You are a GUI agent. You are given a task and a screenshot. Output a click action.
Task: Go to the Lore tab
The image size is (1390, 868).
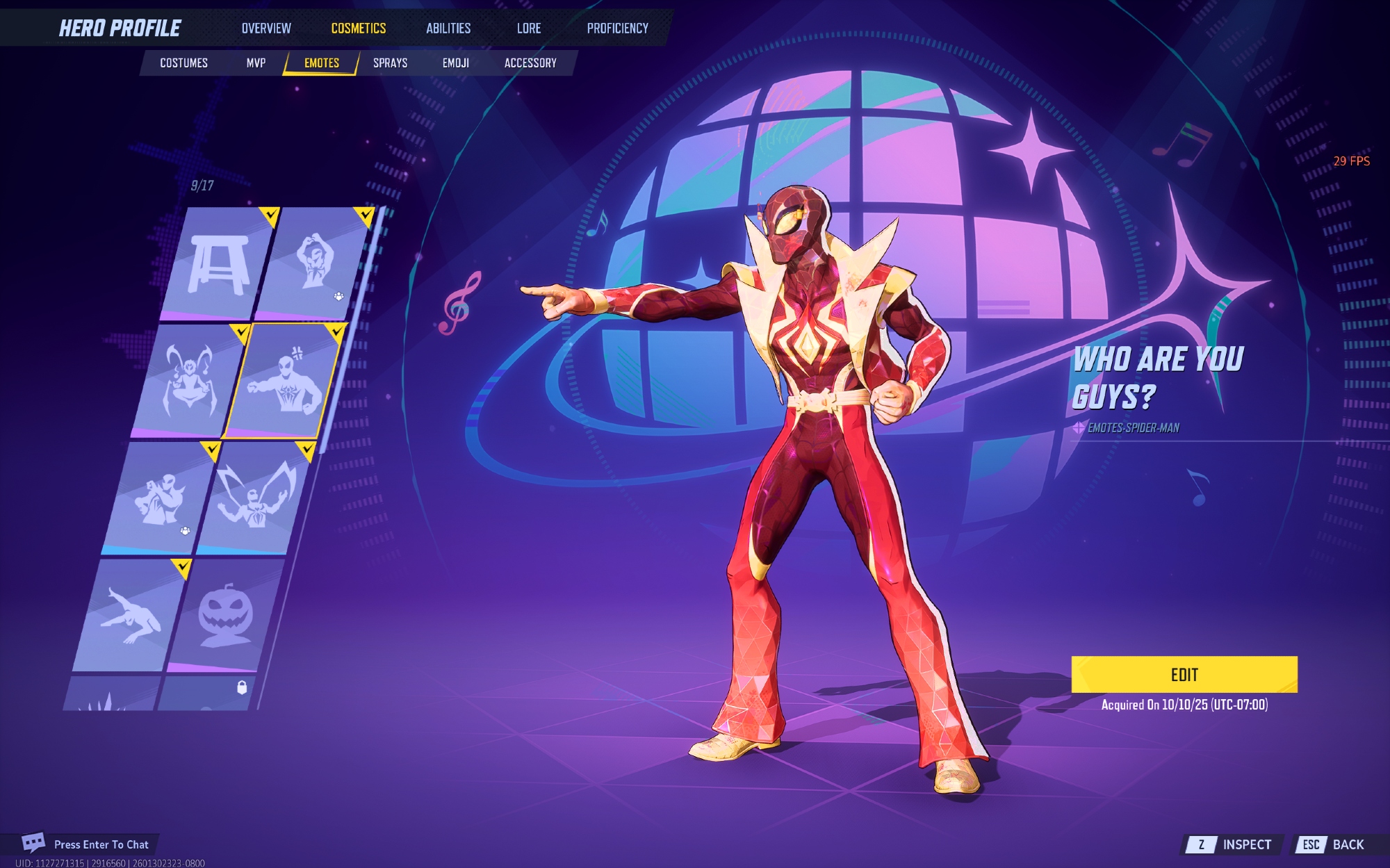click(528, 28)
